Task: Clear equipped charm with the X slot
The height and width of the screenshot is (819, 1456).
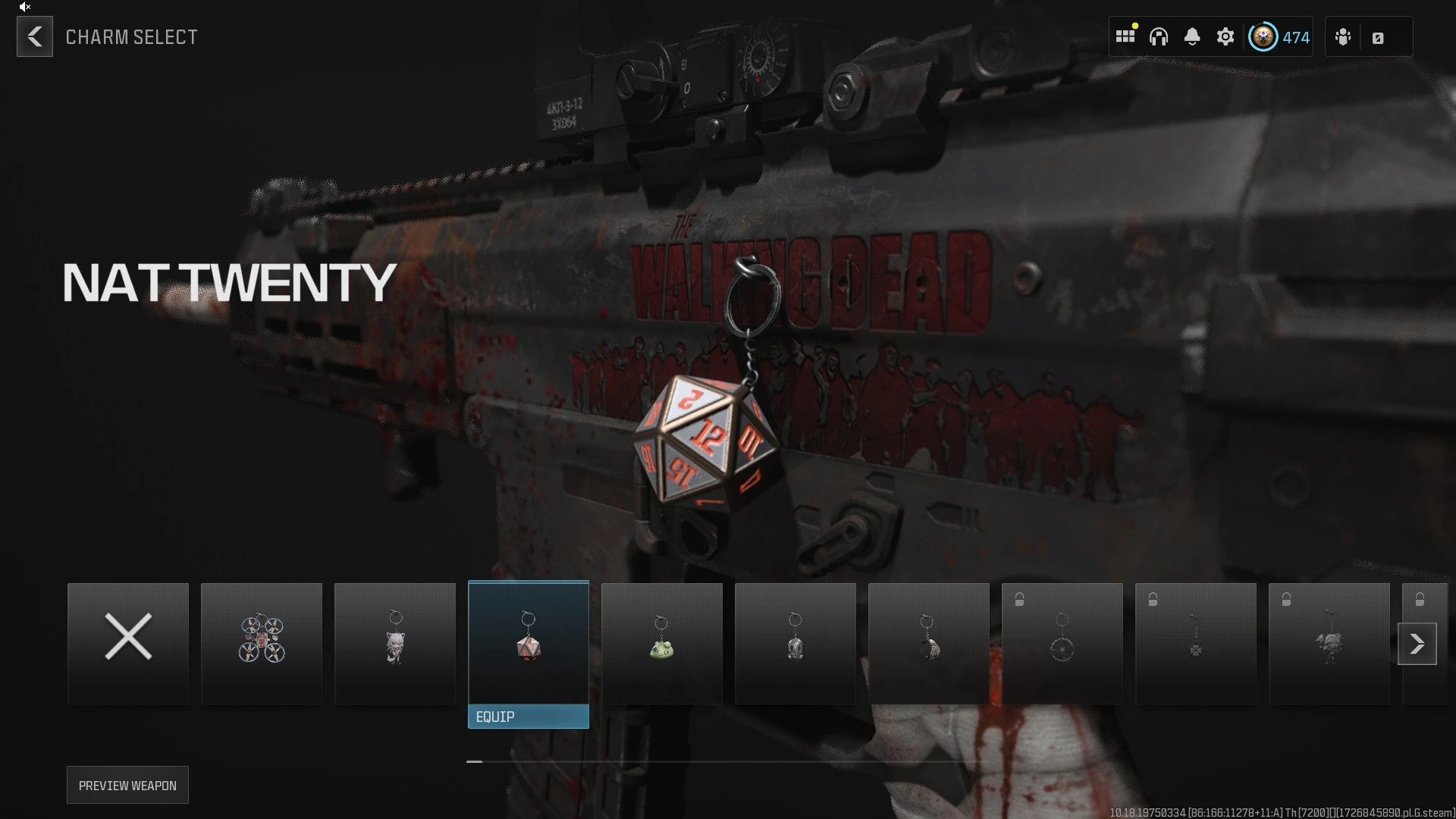Action: pos(127,643)
